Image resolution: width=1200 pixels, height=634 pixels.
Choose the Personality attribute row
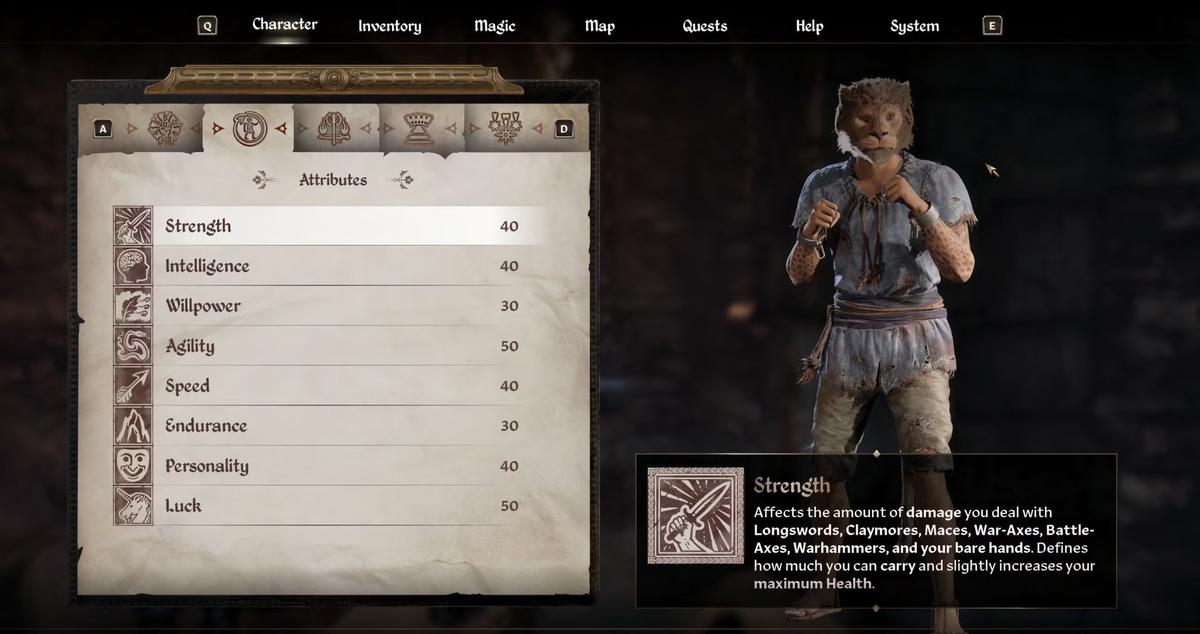click(x=330, y=466)
